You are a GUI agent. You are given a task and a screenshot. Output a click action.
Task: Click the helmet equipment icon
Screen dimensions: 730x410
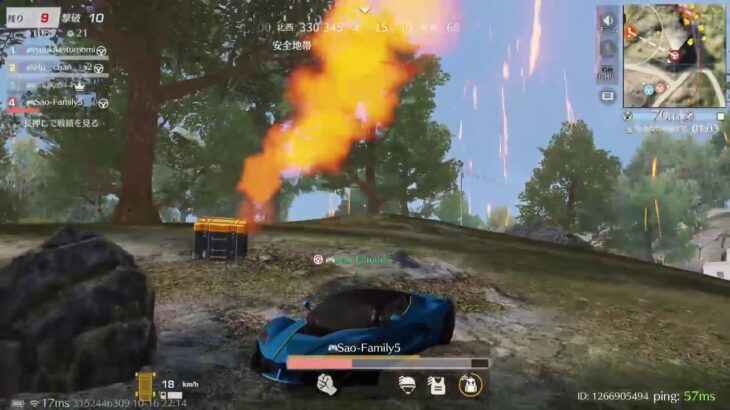(x=407, y=384)
